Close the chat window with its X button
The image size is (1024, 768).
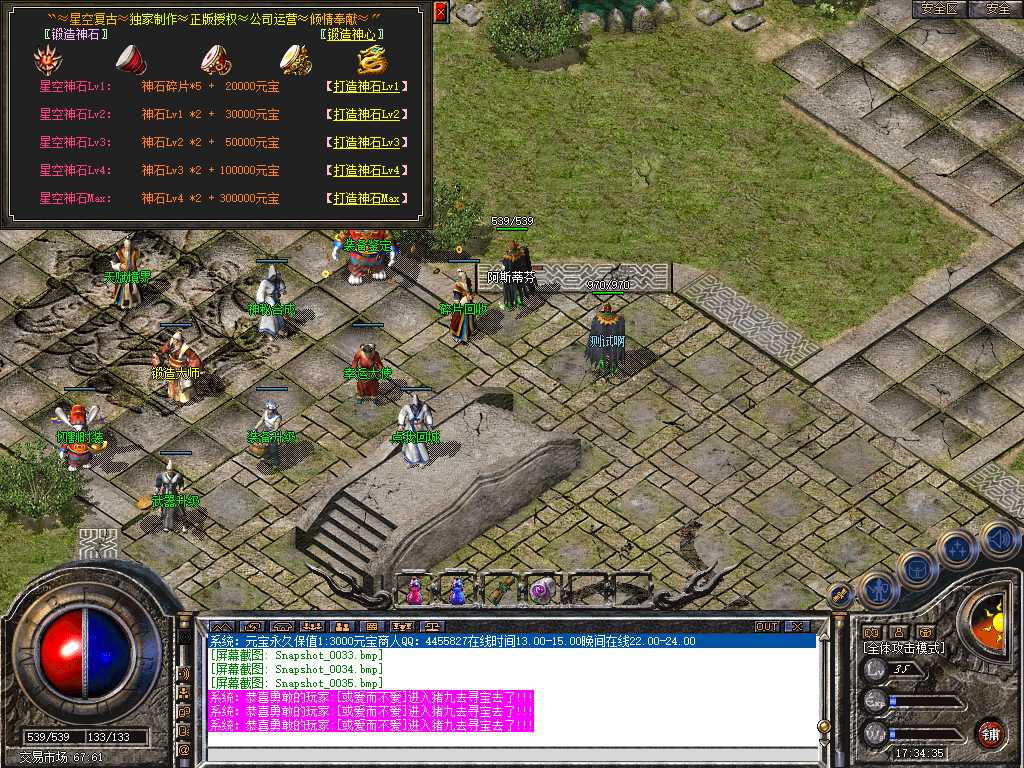pos(797,627)
